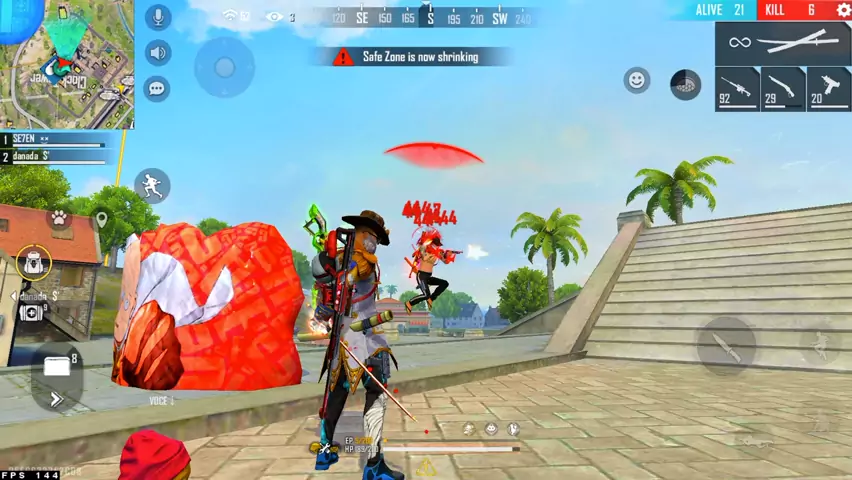The width and height of the screenshot is (852, 480).
Task: Open the smiley emote wheel
Action: pos(637,80)
